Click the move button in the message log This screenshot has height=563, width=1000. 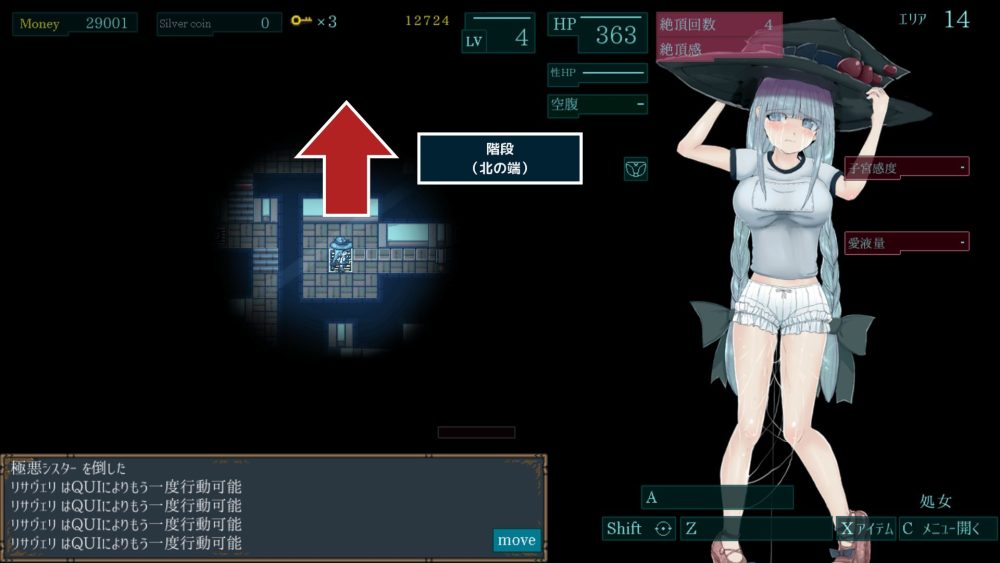pyautogui.click(x=516, y=540)
